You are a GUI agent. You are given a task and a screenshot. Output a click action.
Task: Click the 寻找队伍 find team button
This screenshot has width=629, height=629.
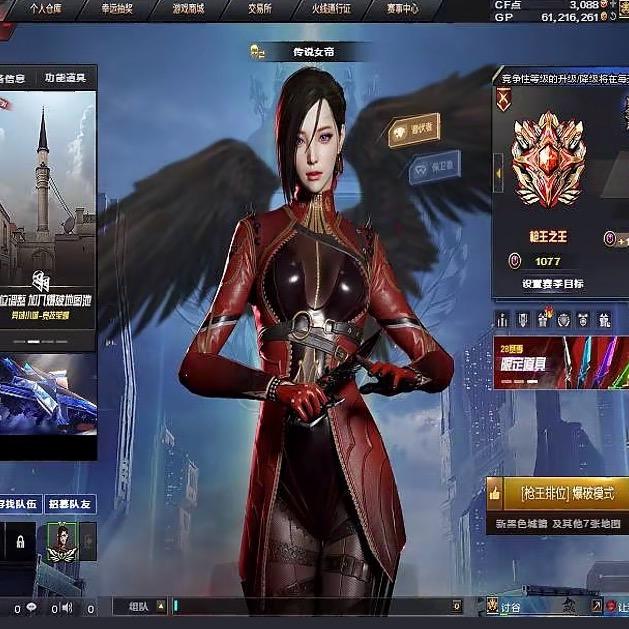click(18, 504)
